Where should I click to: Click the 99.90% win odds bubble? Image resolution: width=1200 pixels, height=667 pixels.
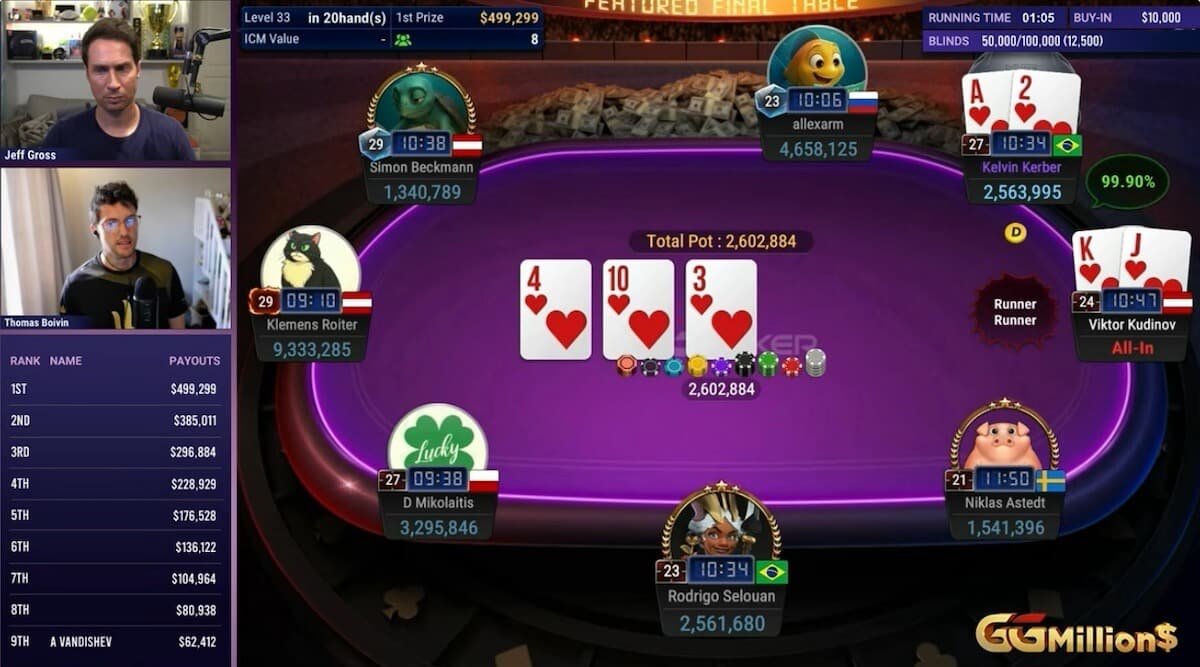[1127, 182]
